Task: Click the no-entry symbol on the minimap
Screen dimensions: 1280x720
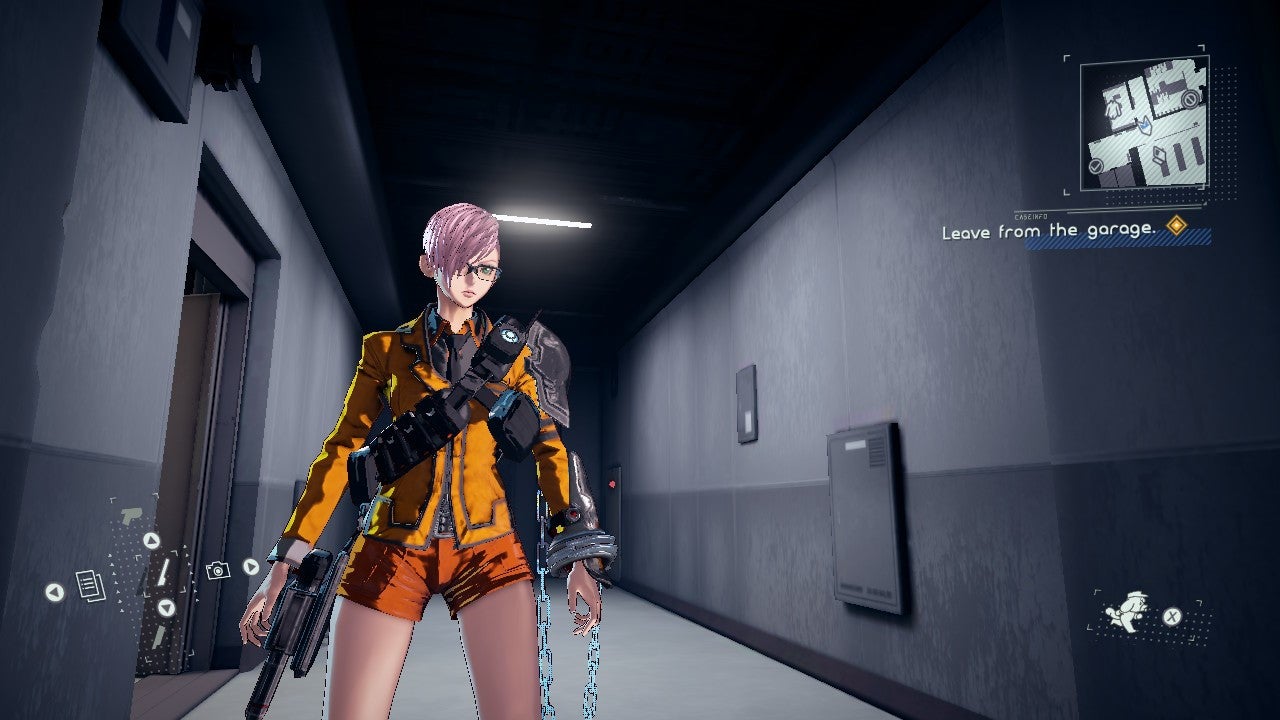Action: pyautogui.click(x=1190, y=99)
